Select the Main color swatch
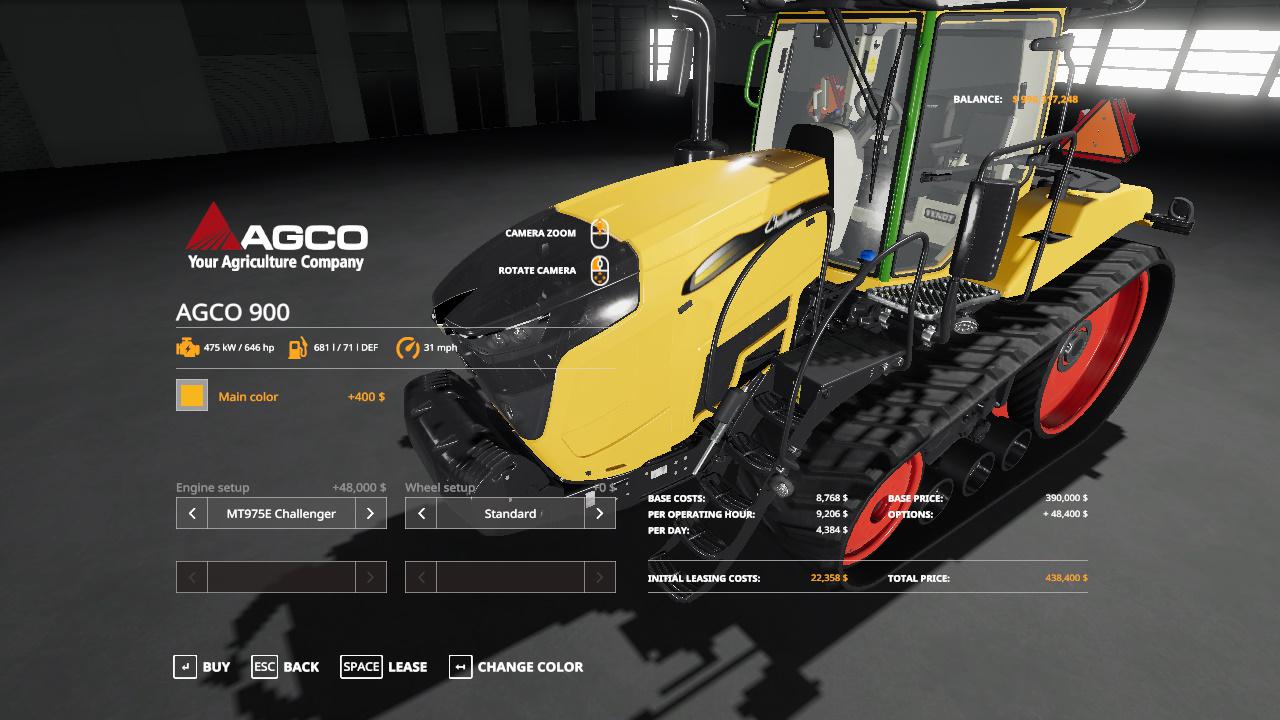1280x720 pixels. tap(192, 396)
